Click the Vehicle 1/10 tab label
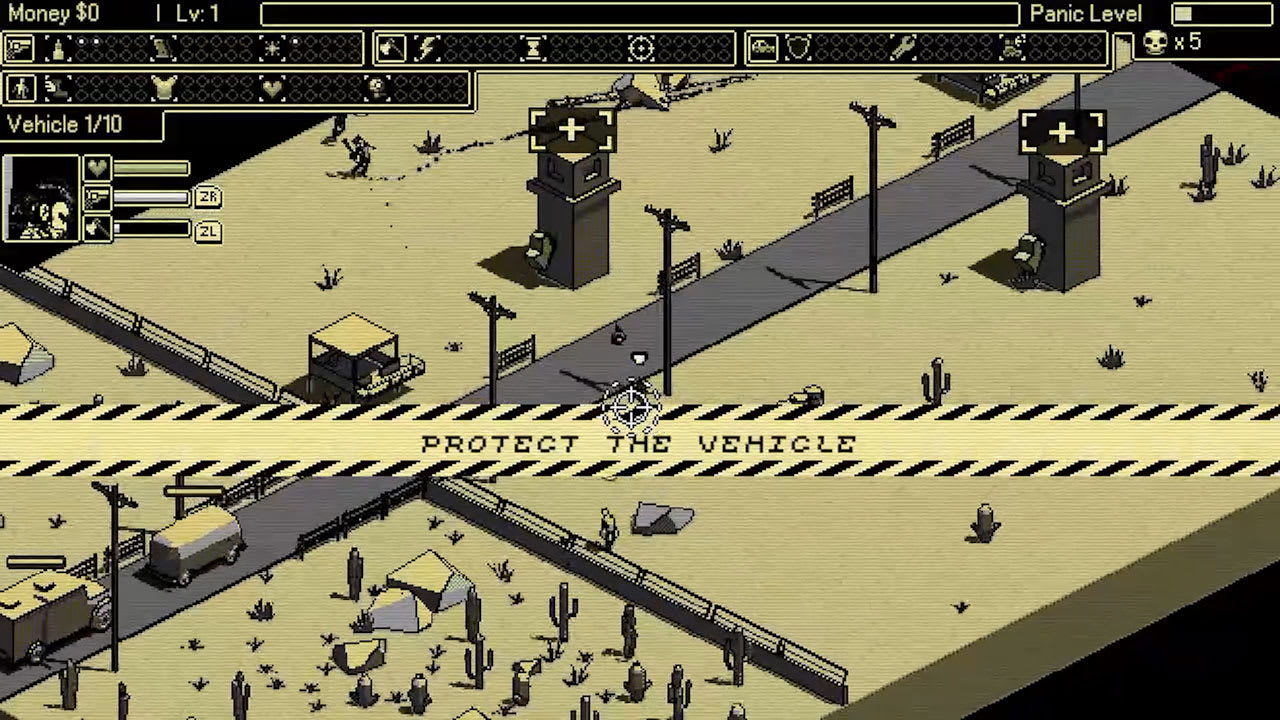This screenshot has height=720, width=1280. coord(66,124)
